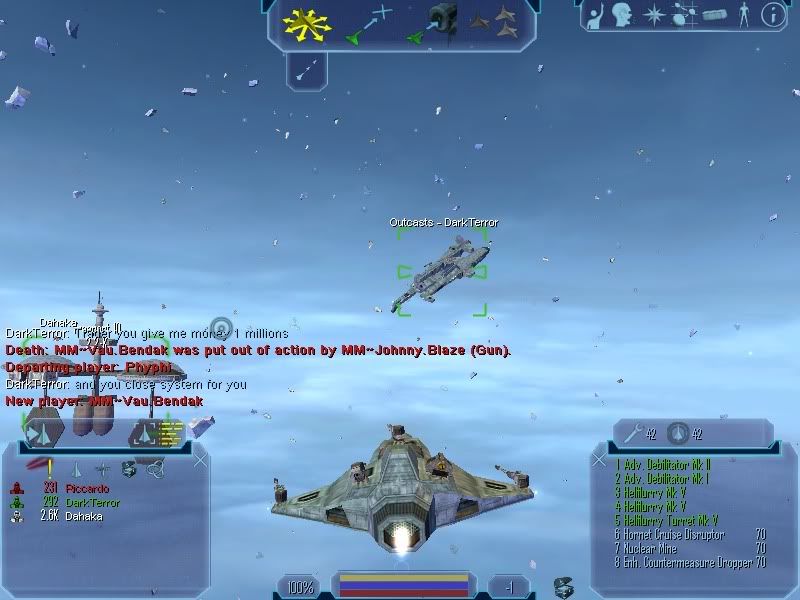This screenshot has width=800, height=600.
Task: Select the Go To maneuver icon
Action: click(368, 25)
